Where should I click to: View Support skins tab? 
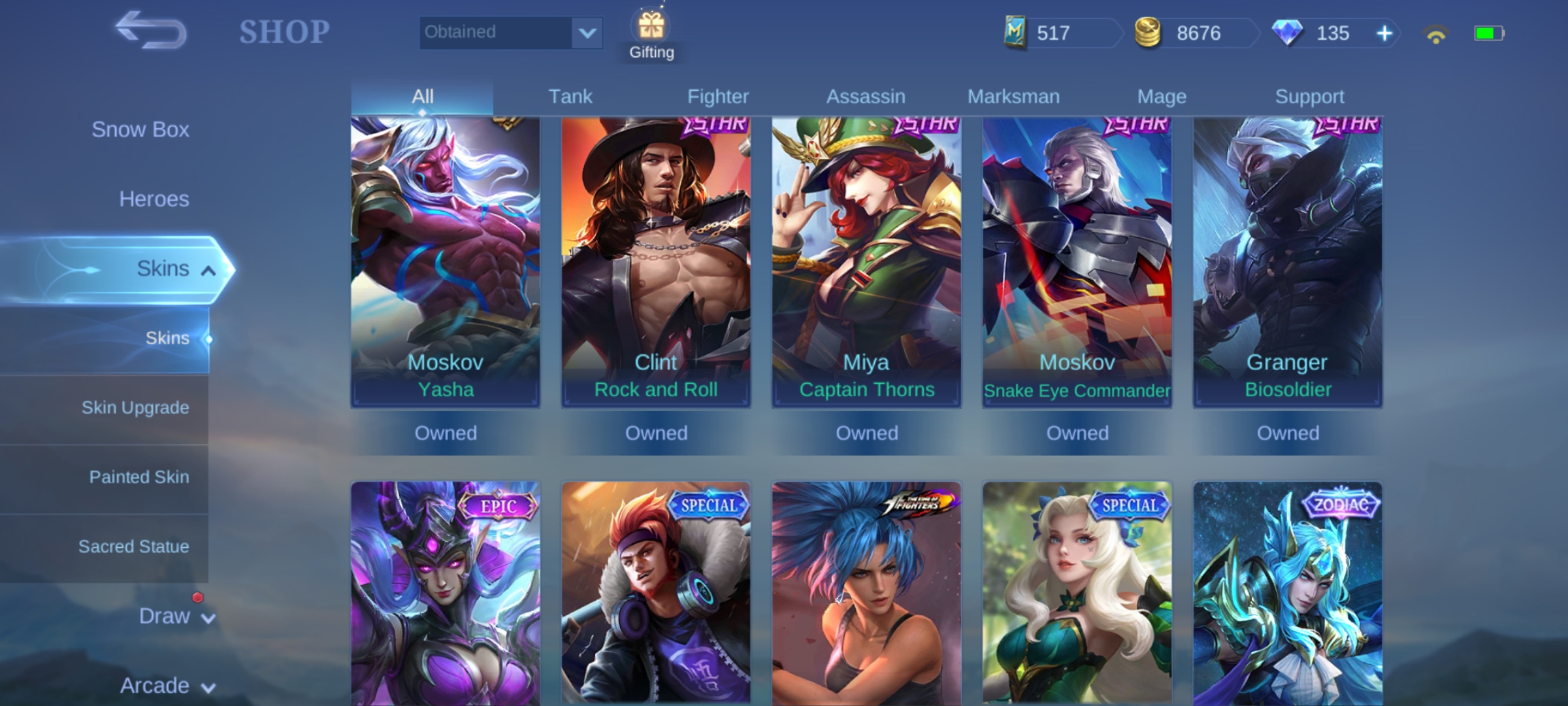coord(1309,97)
